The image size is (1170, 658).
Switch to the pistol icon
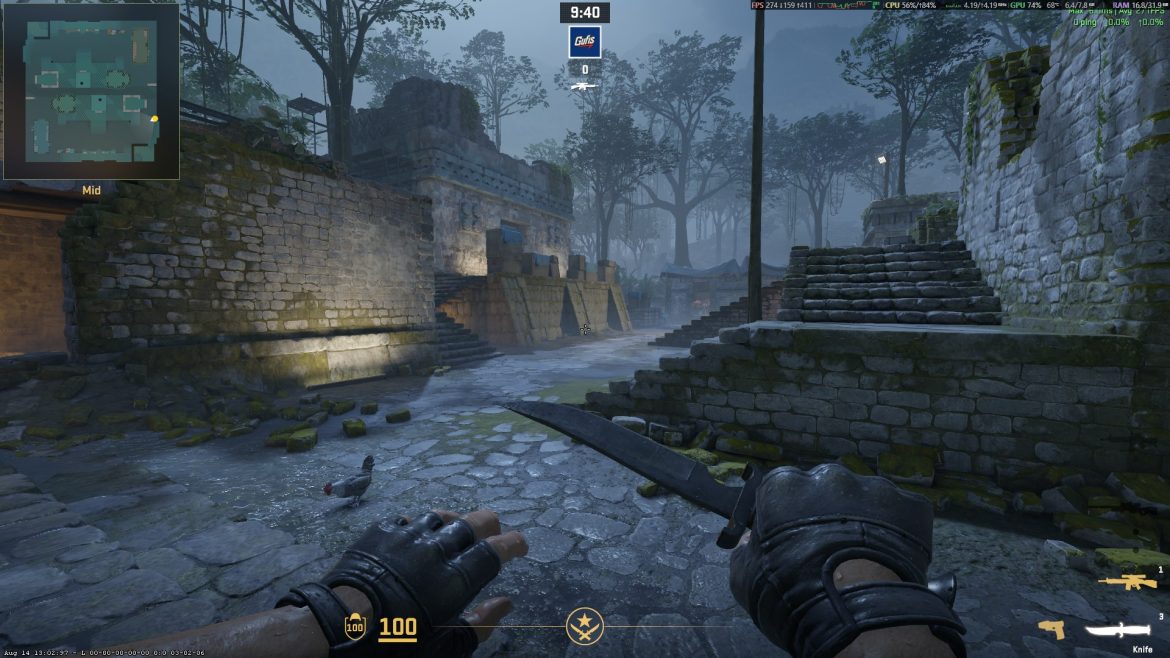point(1050,629)
